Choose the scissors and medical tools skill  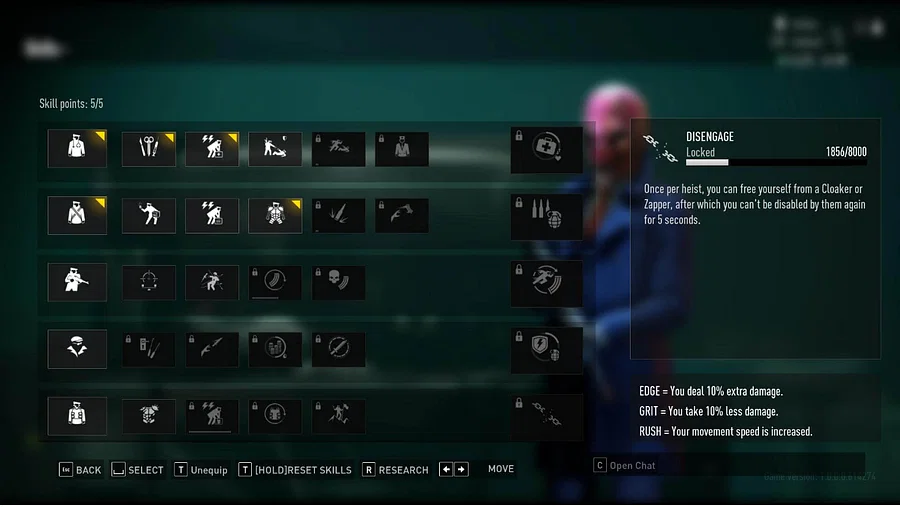click(x=149, y=149)
